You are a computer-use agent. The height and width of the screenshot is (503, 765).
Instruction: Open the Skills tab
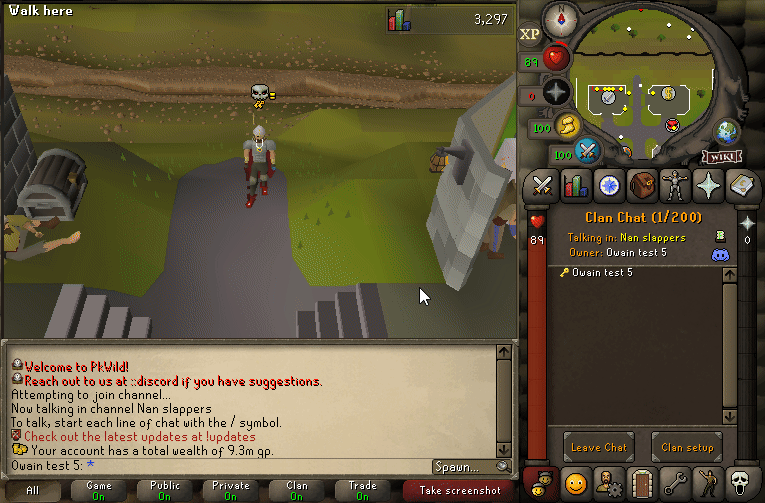coord(575,185)
